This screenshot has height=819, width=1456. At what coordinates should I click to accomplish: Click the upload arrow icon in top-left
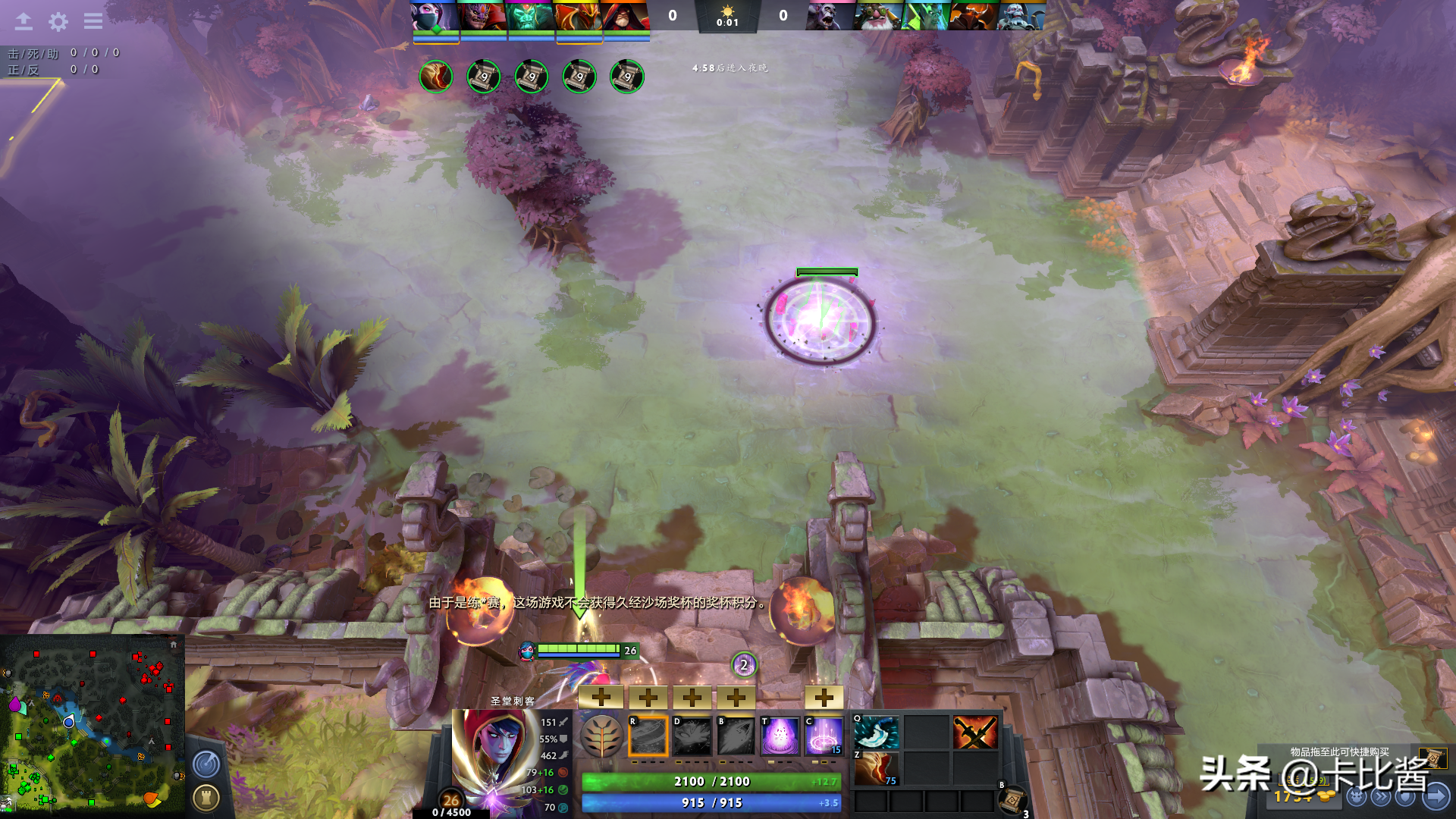[x=24, y=21]
